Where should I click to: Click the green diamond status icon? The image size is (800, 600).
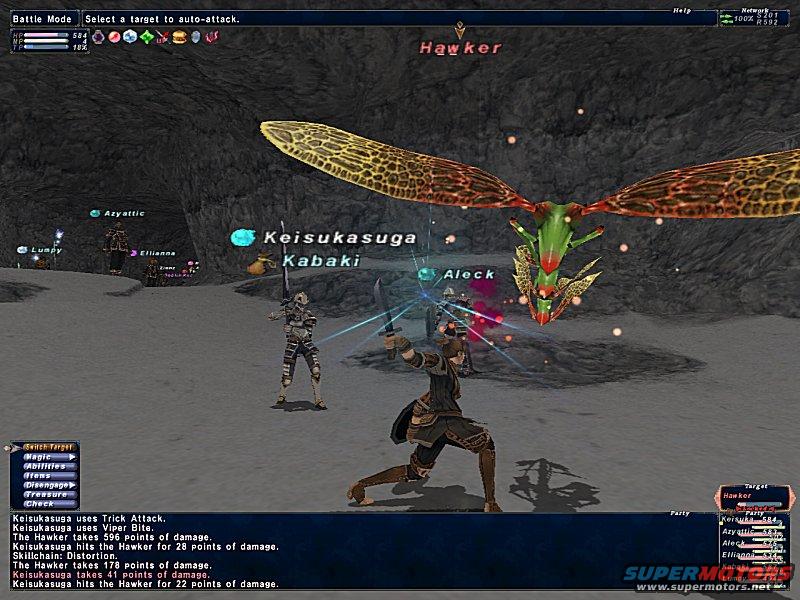(x=147, y=37)
